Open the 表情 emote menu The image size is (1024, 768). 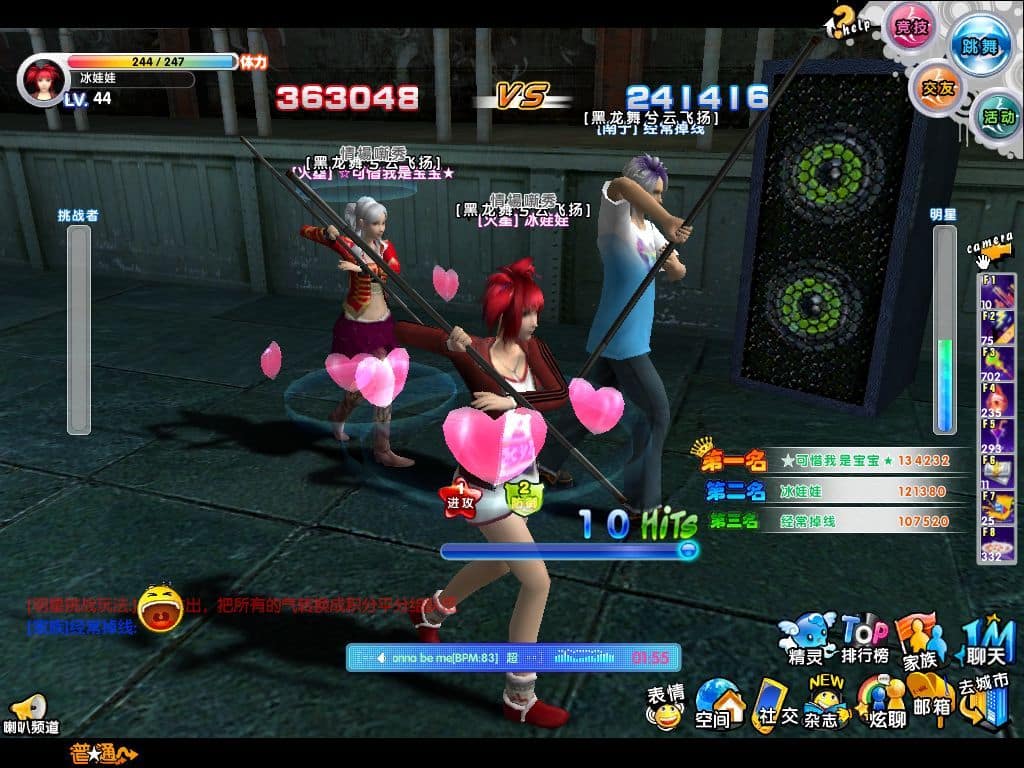pyautogui.click(x=664, y=706)
